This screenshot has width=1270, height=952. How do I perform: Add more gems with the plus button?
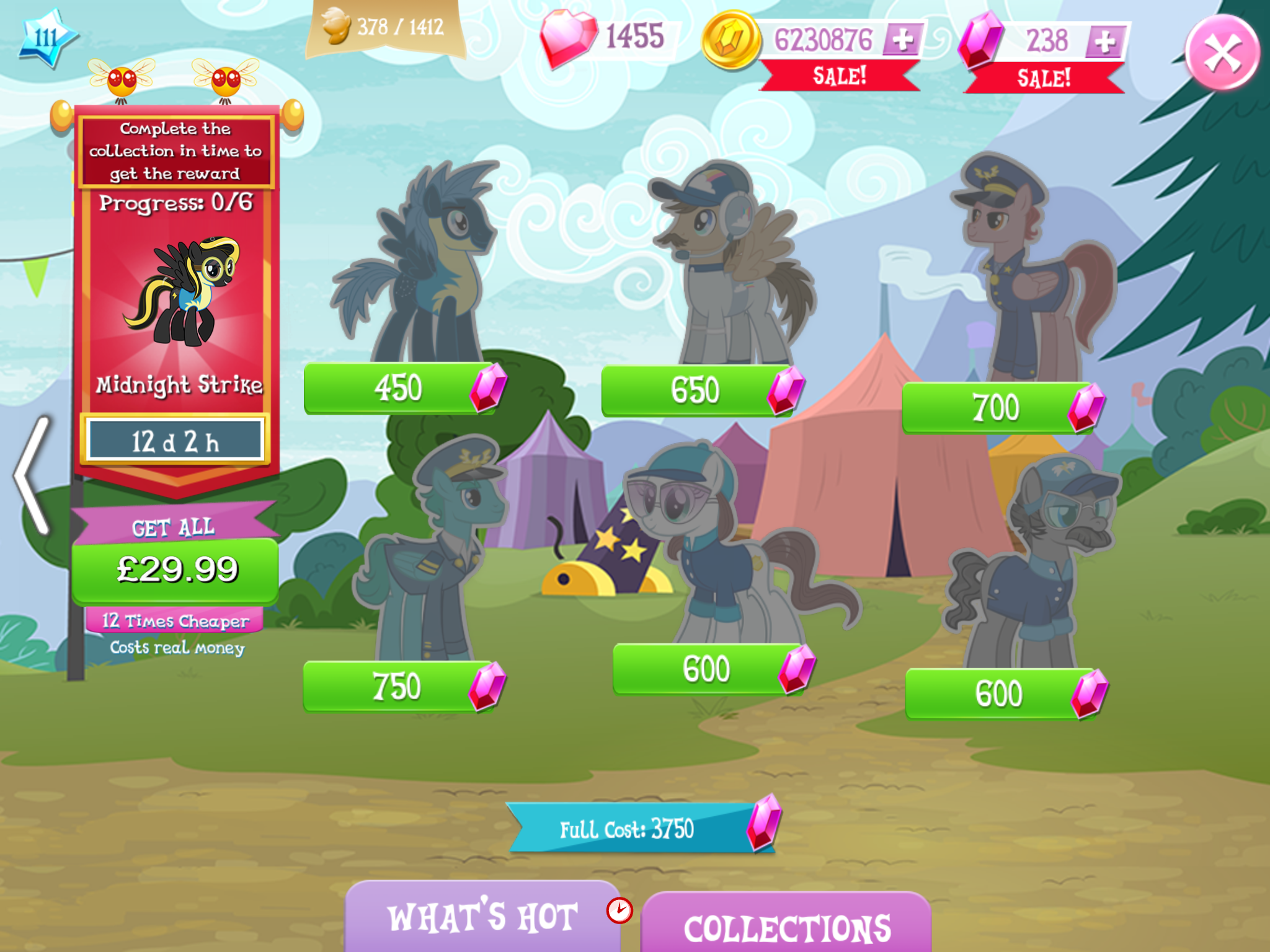point(1105,42)
